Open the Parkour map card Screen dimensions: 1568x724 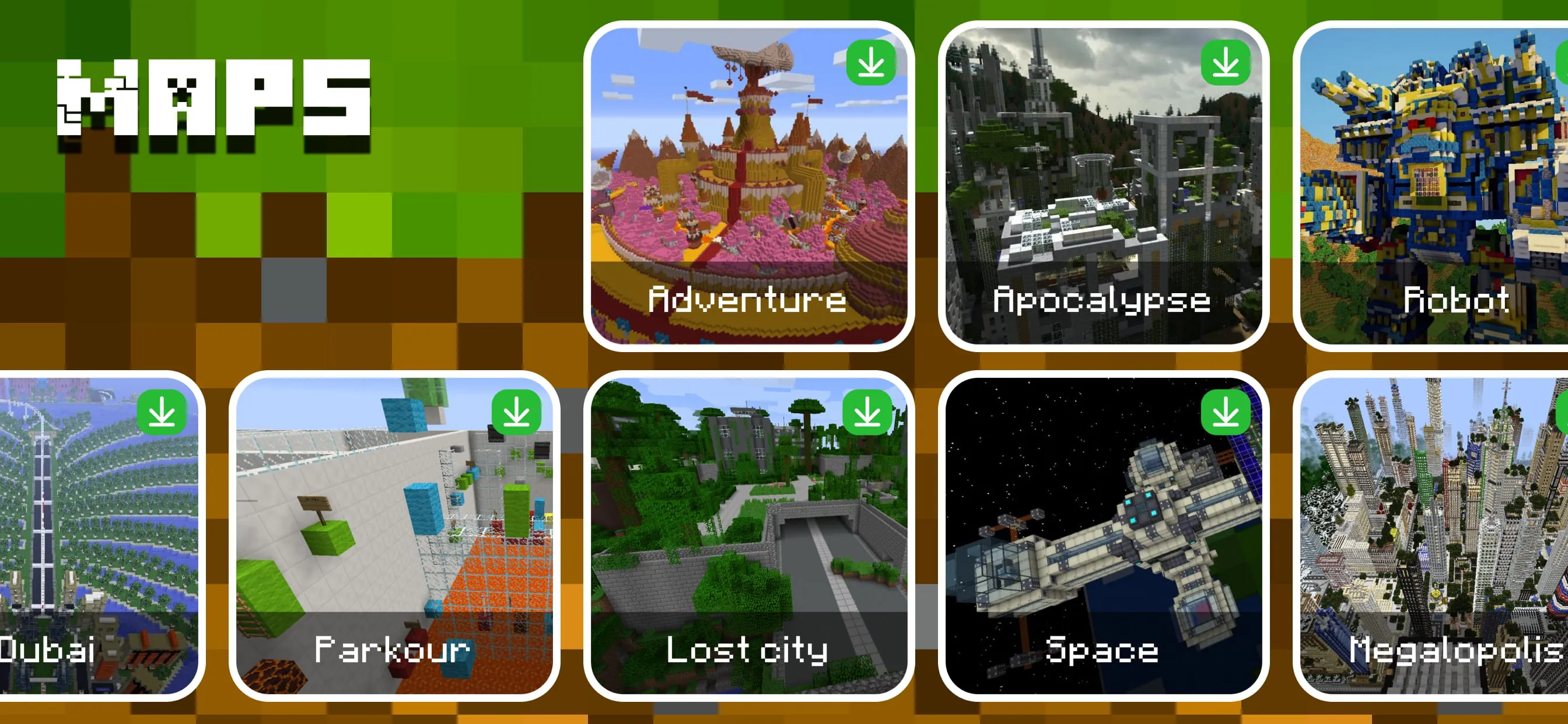[393, 535]
